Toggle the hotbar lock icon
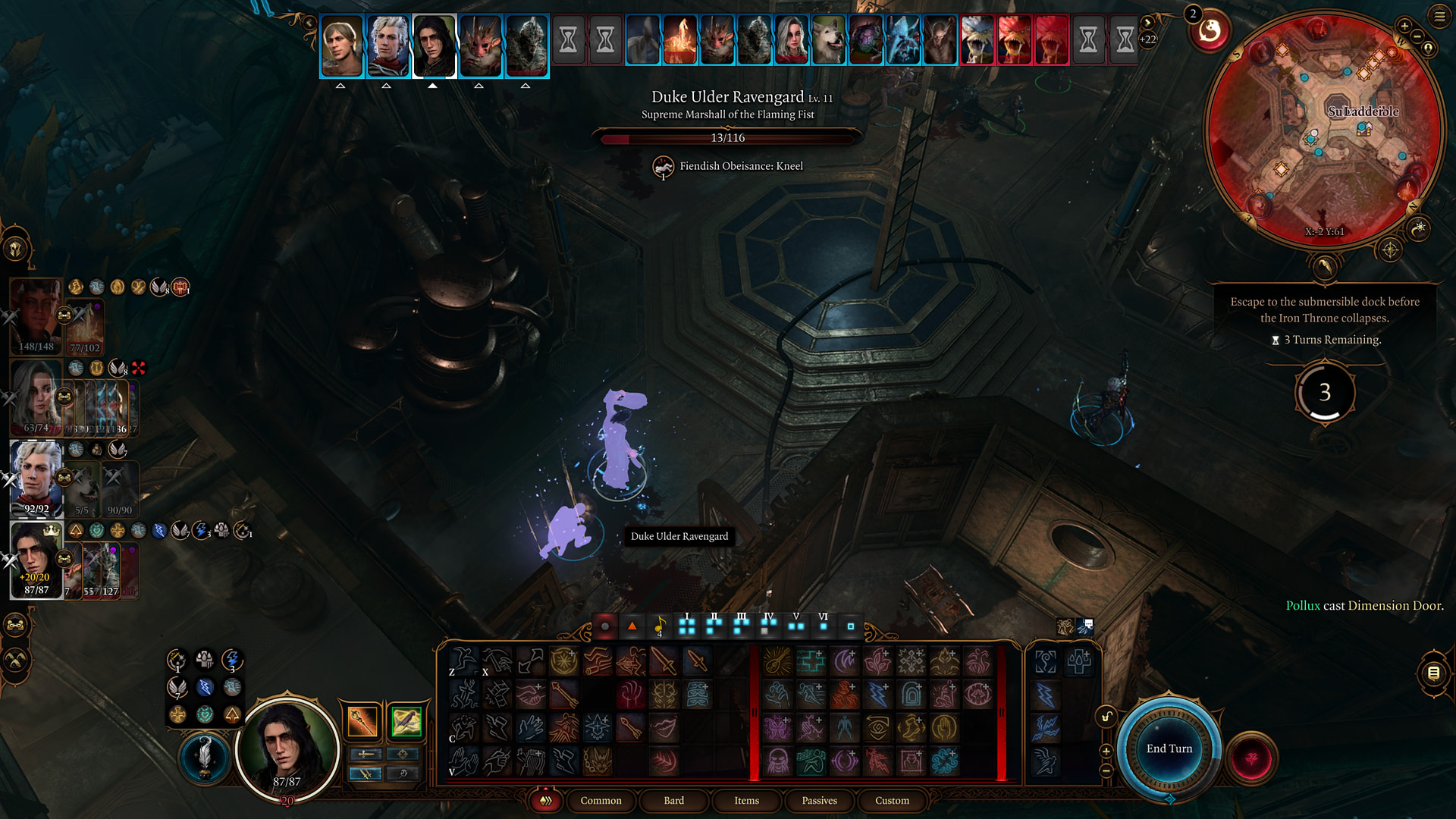Viewport: 1456px width, 819px height. (1106, 717)
